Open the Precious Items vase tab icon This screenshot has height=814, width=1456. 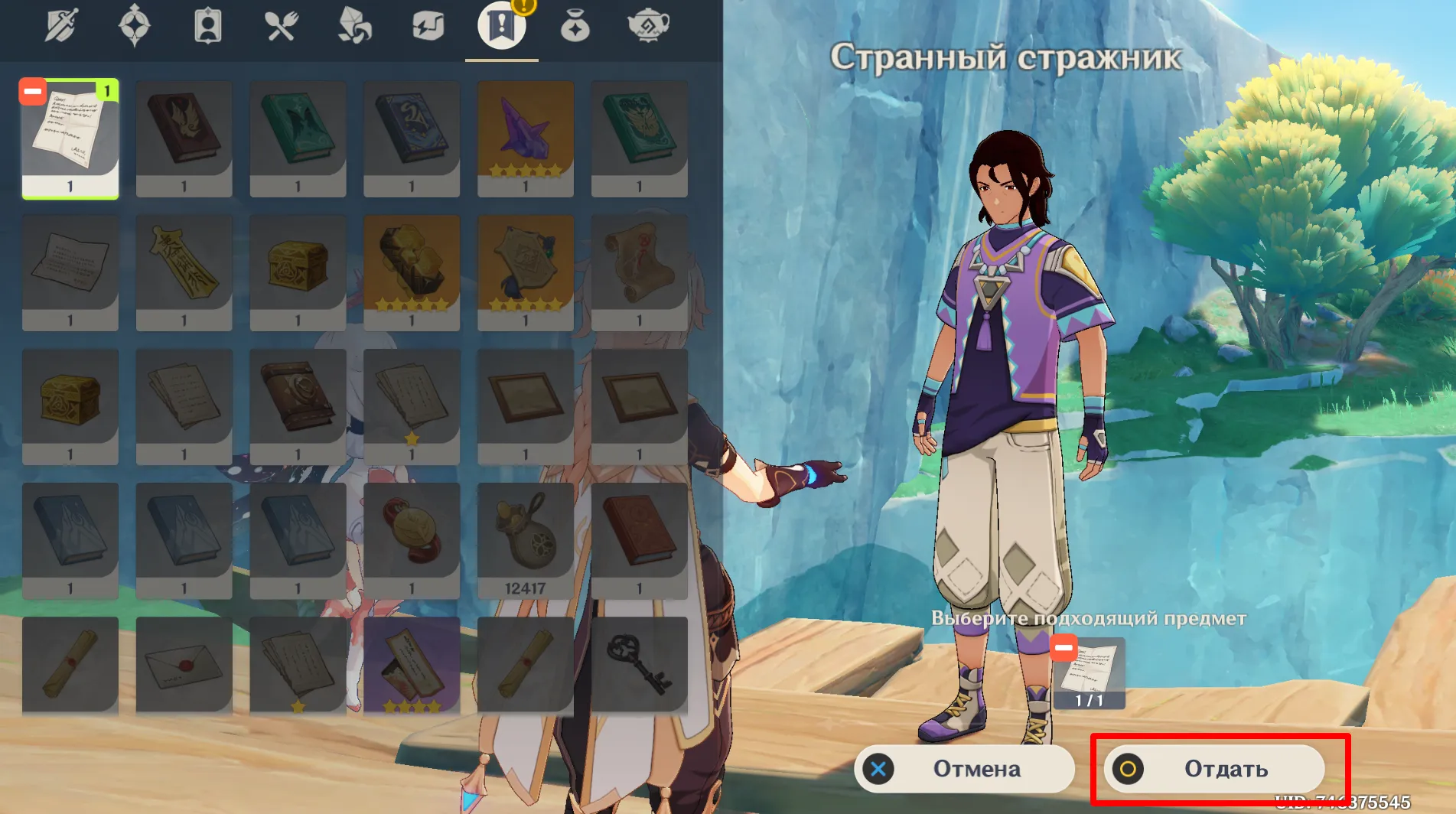click(x=576, y=24)
